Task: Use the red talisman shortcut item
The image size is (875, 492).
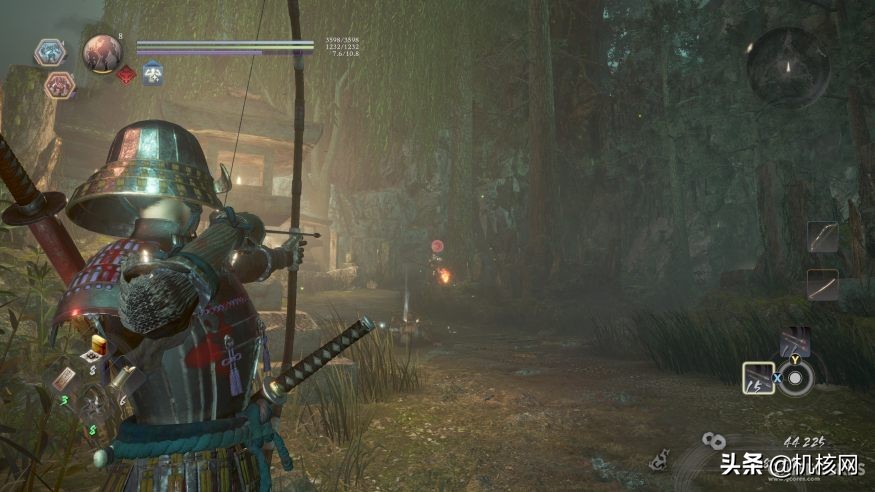Action: tap(64, 379)
